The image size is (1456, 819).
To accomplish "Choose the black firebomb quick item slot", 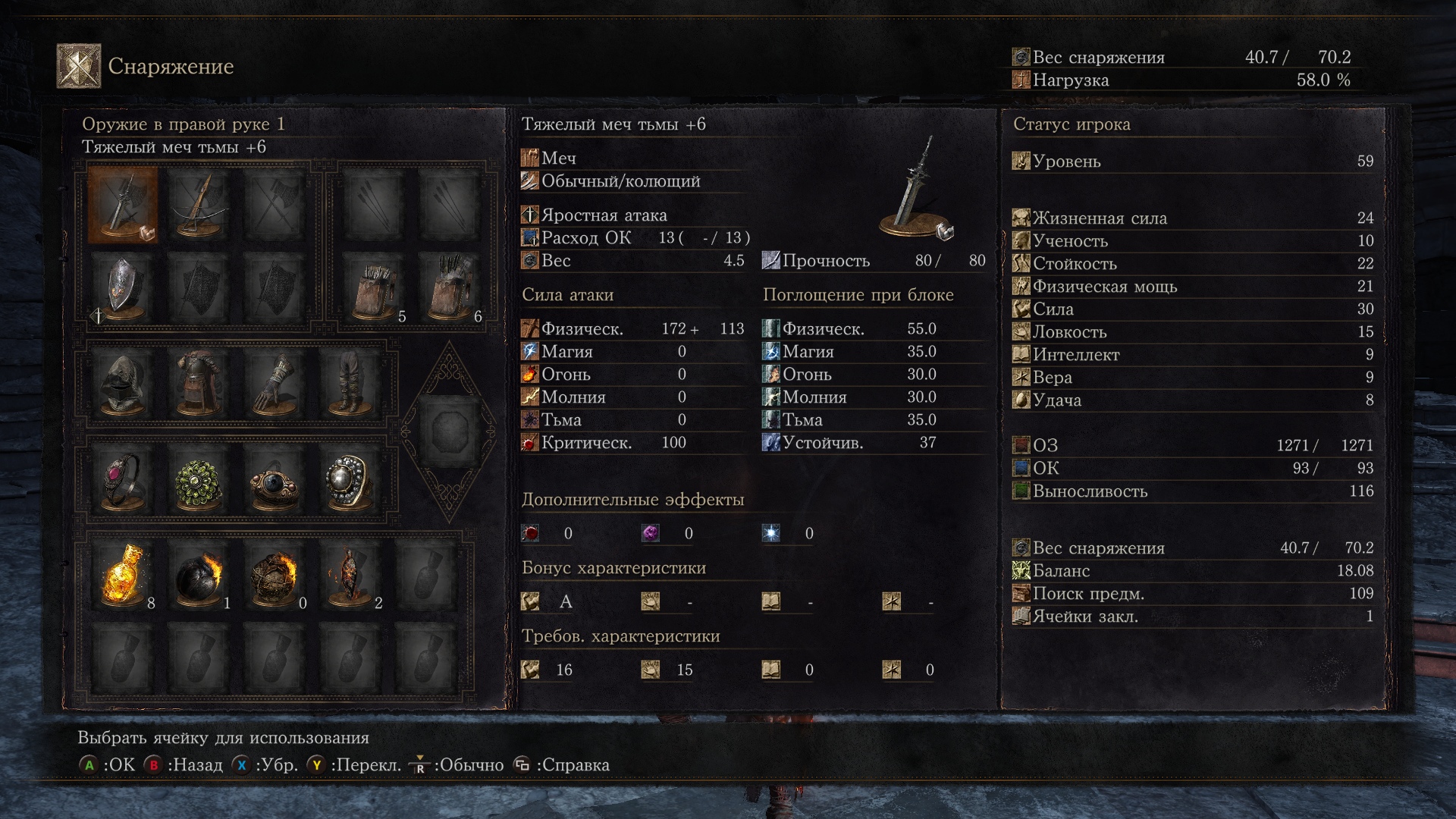I will [199, 575].
